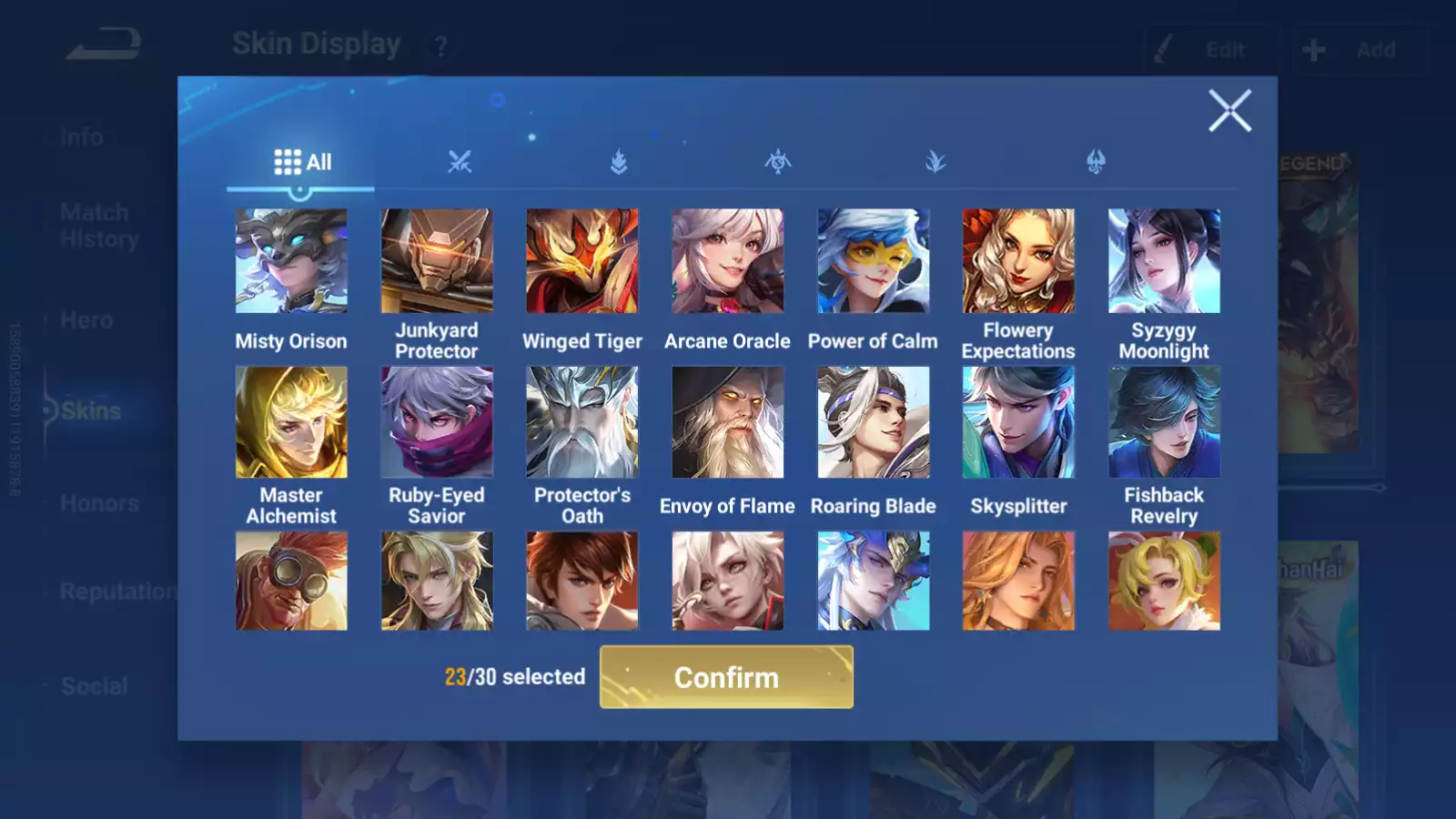Choose the Skysplitter skin
Screen dimensions: 1456x819
pyautogui.click(x=1018, y=422)
